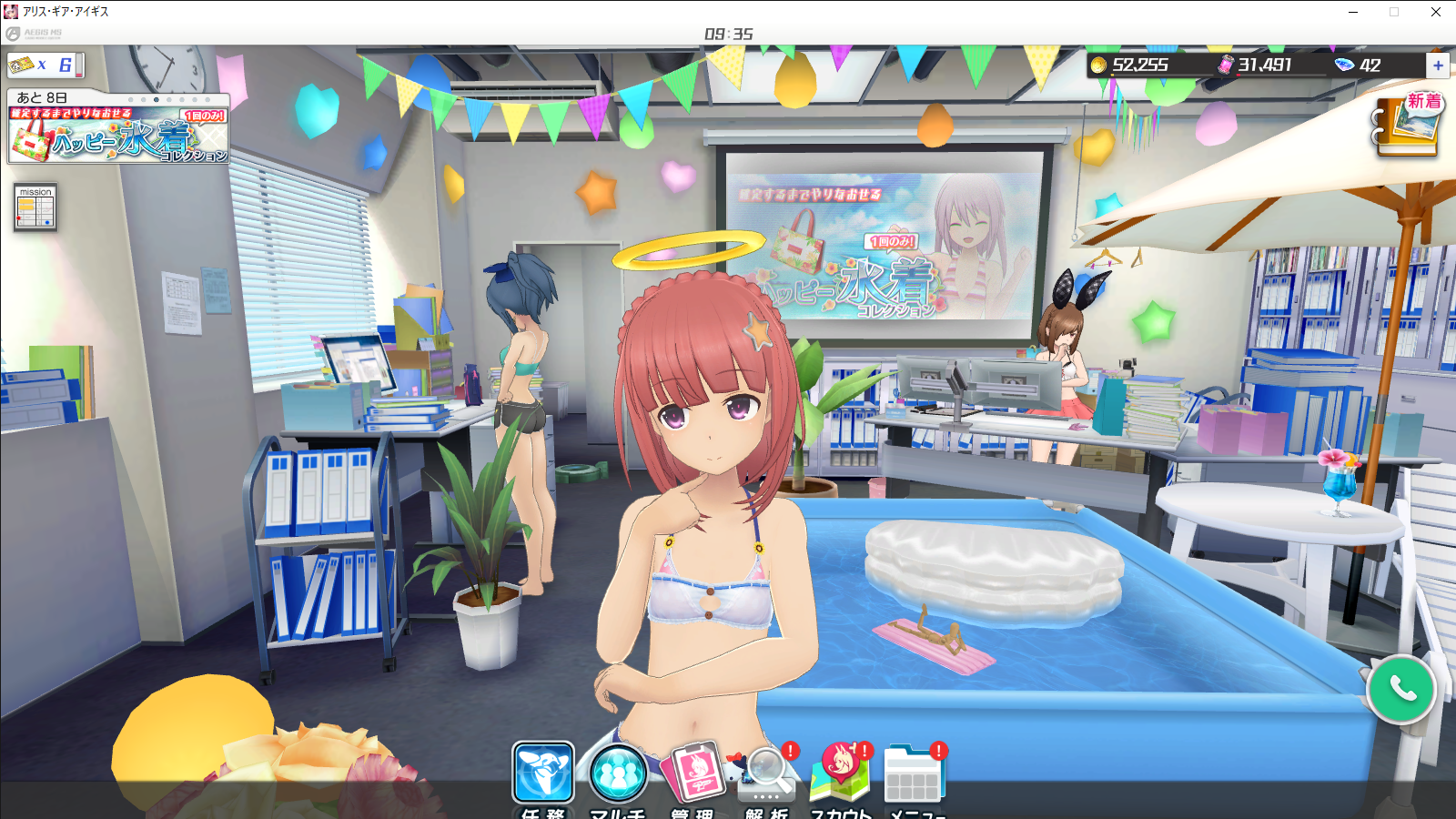Open the マルチ multiplayer menu
This screenshot has width=1456, height=819.
[x=618, y=775]
